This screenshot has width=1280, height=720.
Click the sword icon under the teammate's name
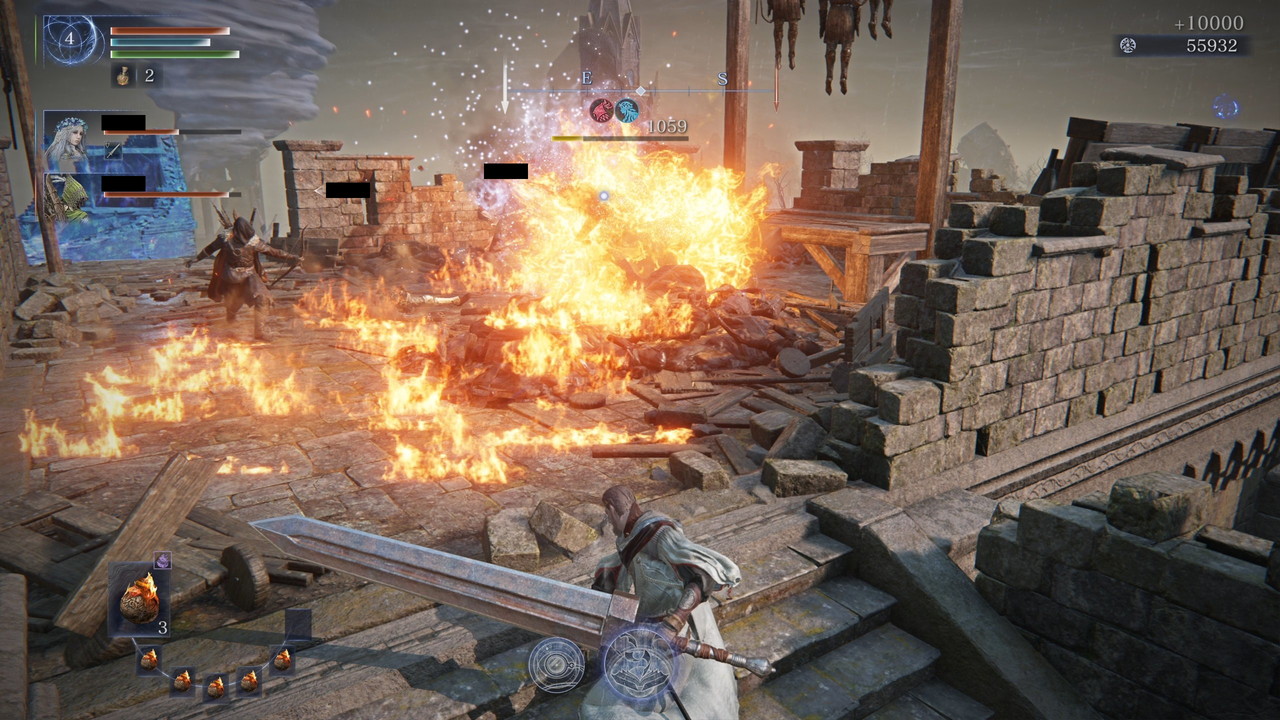[114, 150]
